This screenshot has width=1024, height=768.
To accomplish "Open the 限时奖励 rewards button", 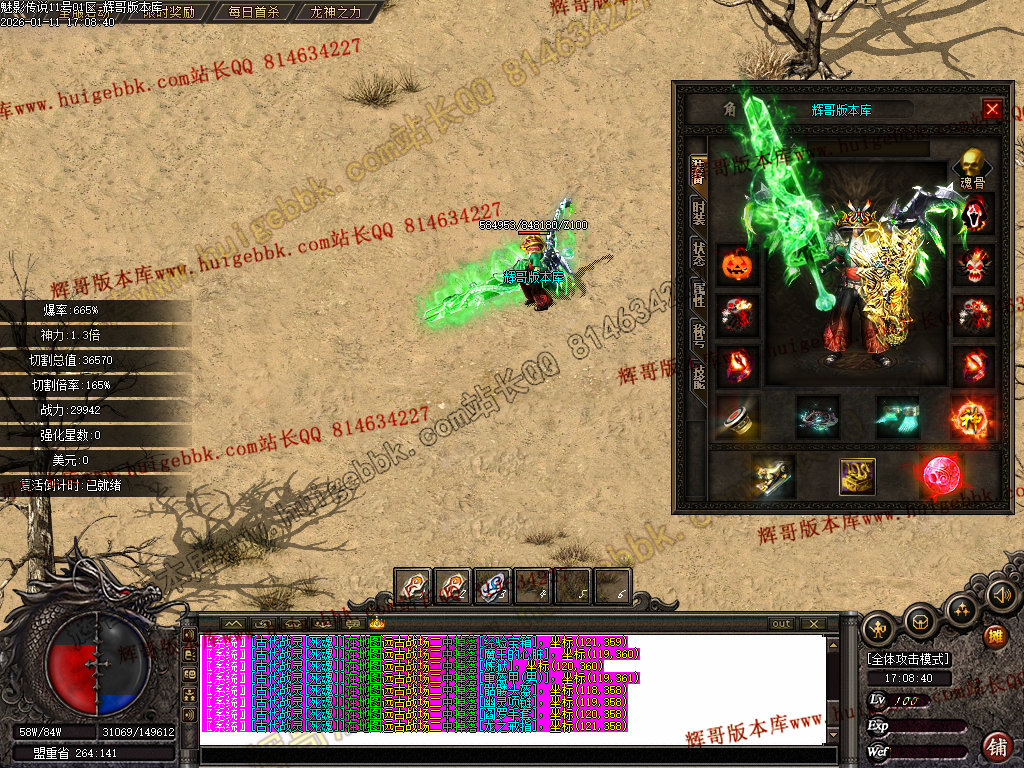I will click(168, 13).
